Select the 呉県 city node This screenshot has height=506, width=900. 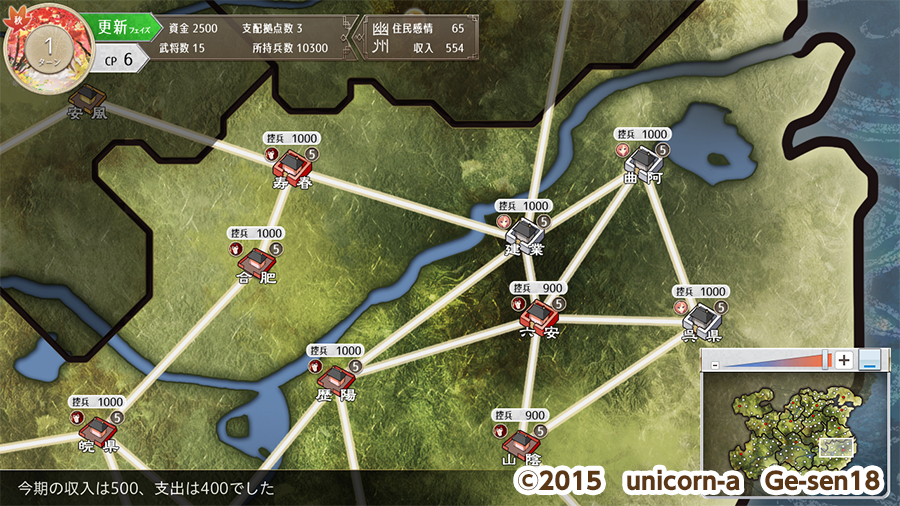pos(701,317)
